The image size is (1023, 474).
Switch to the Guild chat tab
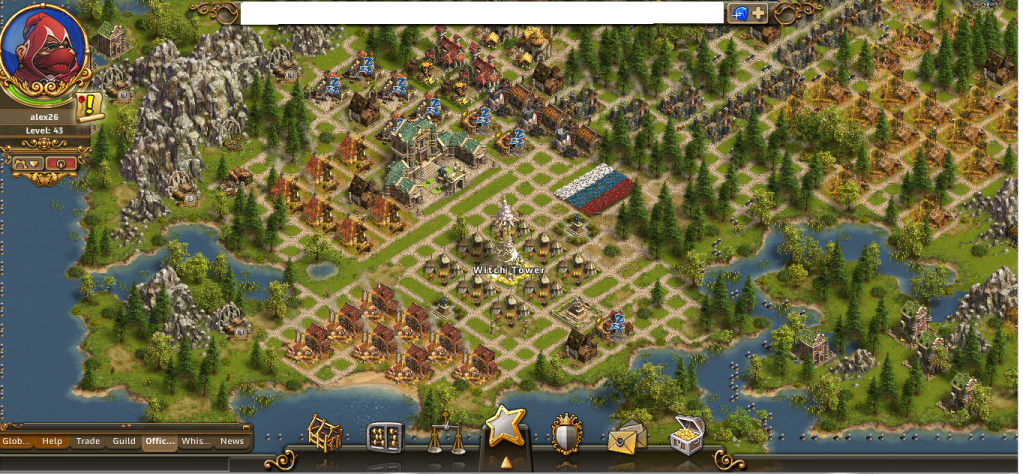tap(124, 441)
